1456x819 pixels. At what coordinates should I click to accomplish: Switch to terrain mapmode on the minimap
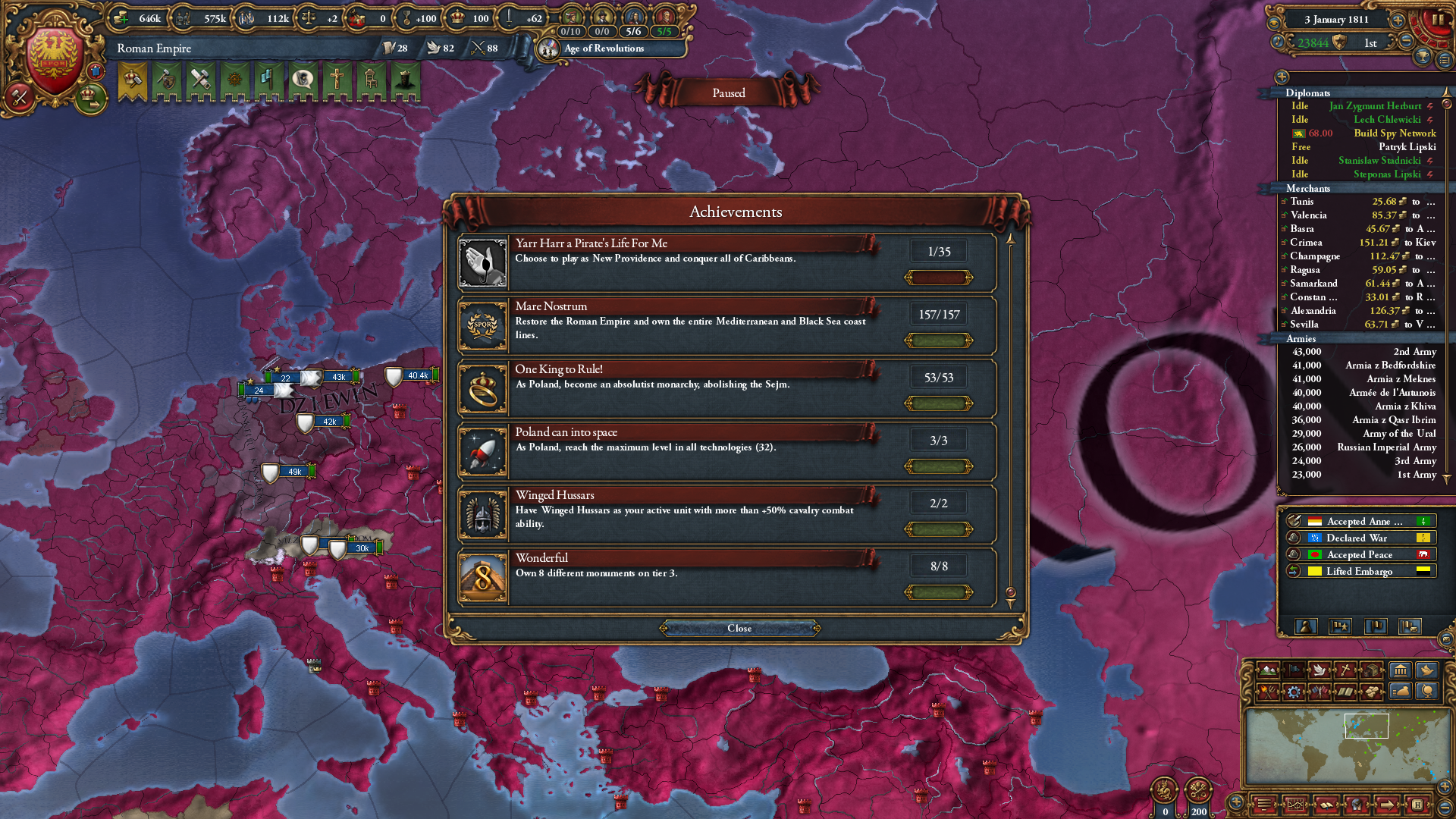tap(1268, 671)
